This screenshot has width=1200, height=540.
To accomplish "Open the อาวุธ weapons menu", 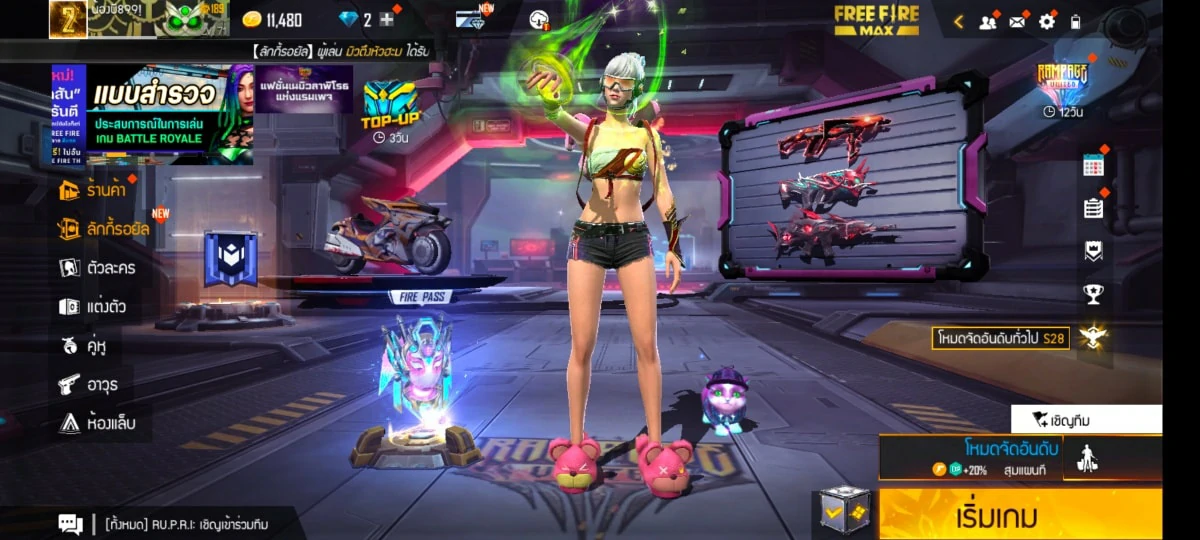I will tap(91, 384).
